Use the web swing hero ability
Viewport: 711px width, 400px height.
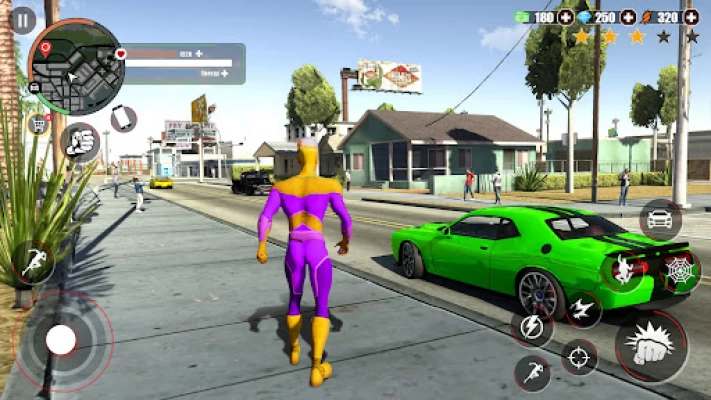click(623, 270)
